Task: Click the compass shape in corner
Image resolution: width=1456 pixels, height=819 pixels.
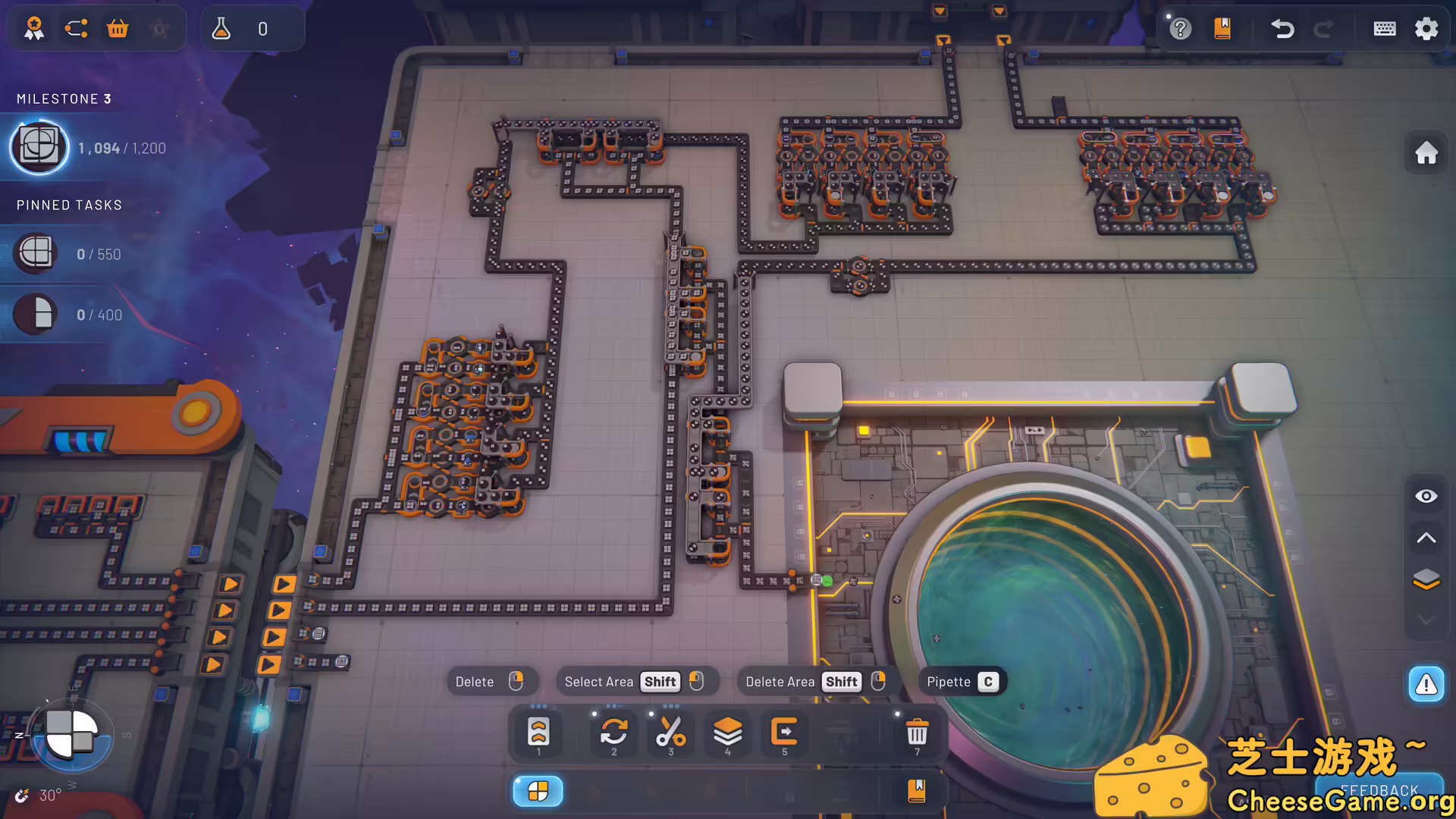Action: tap(71, 734)
